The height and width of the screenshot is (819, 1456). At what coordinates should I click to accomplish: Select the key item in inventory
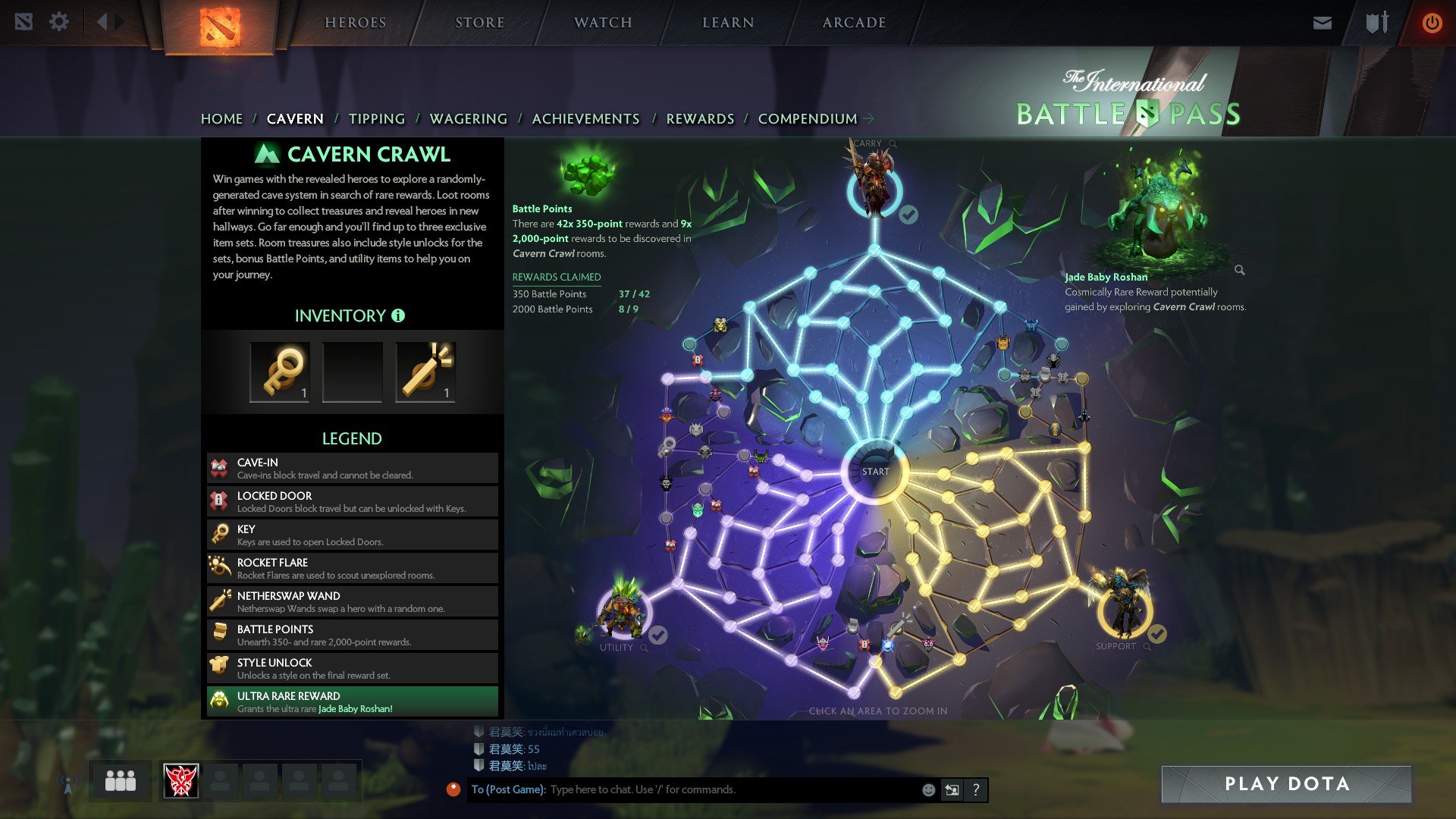point(280,372)
